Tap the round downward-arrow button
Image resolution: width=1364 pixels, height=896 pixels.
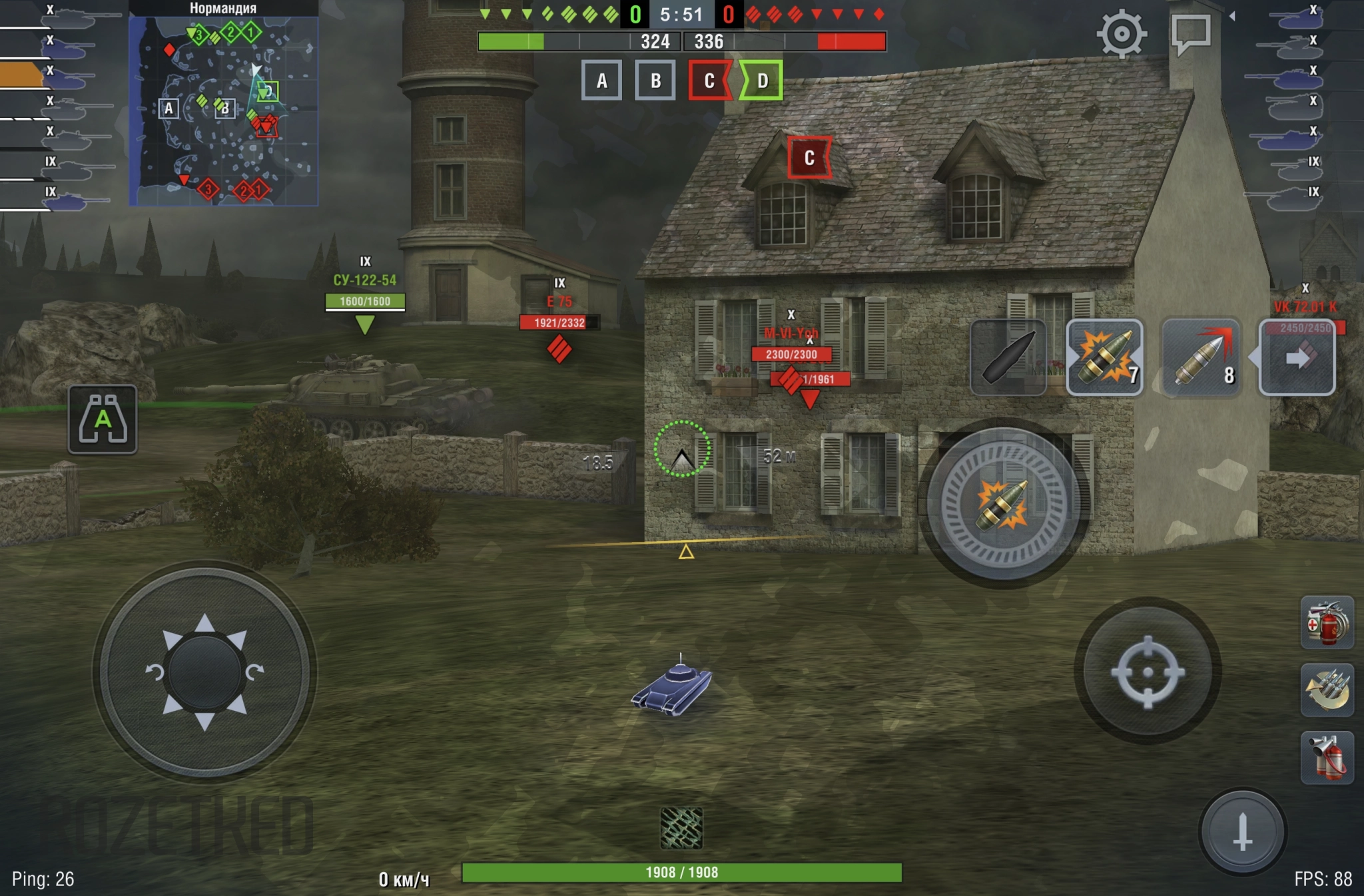1242,832
